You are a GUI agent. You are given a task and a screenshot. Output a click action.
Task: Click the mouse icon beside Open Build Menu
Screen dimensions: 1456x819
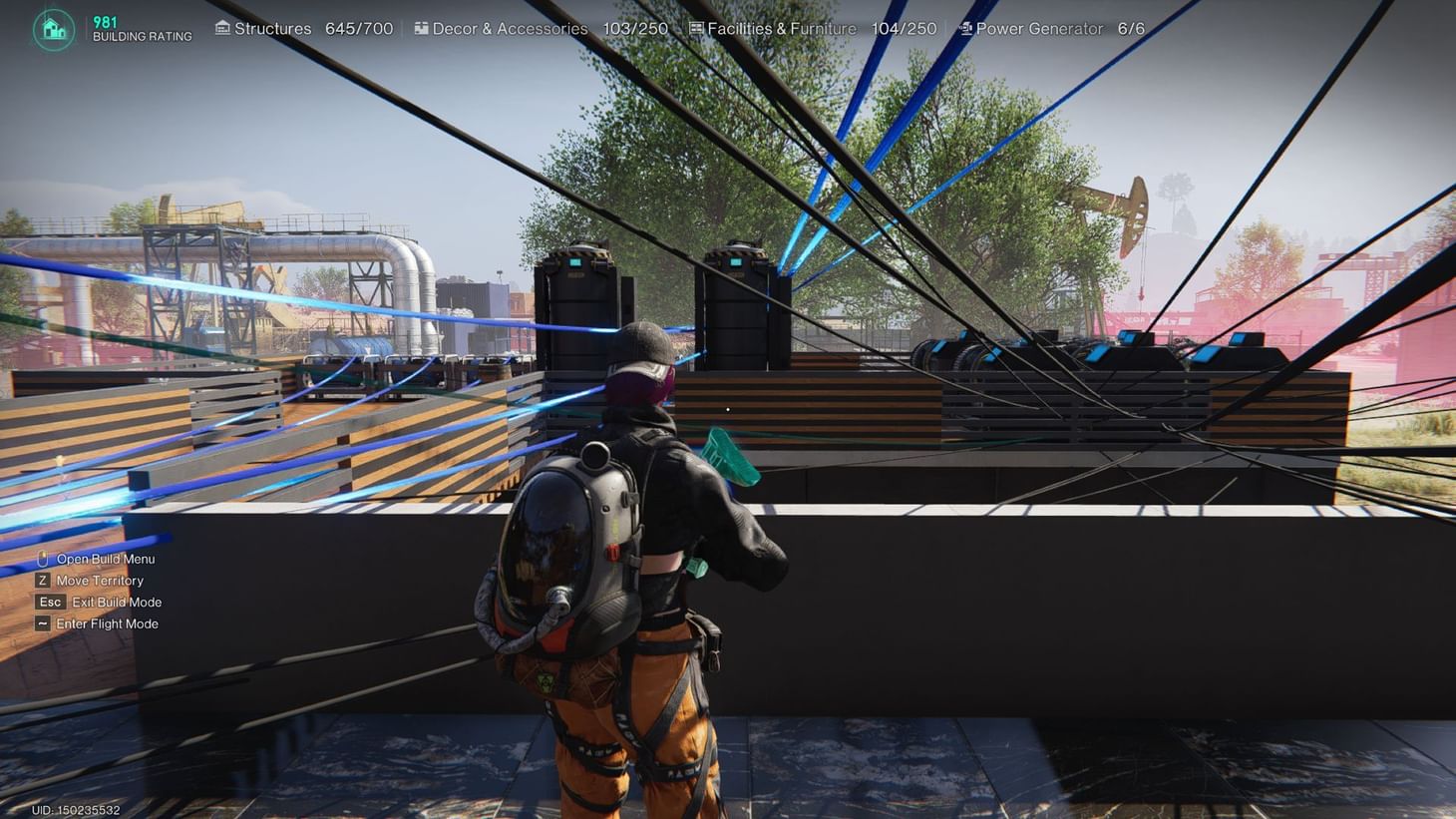click(42, 559)
